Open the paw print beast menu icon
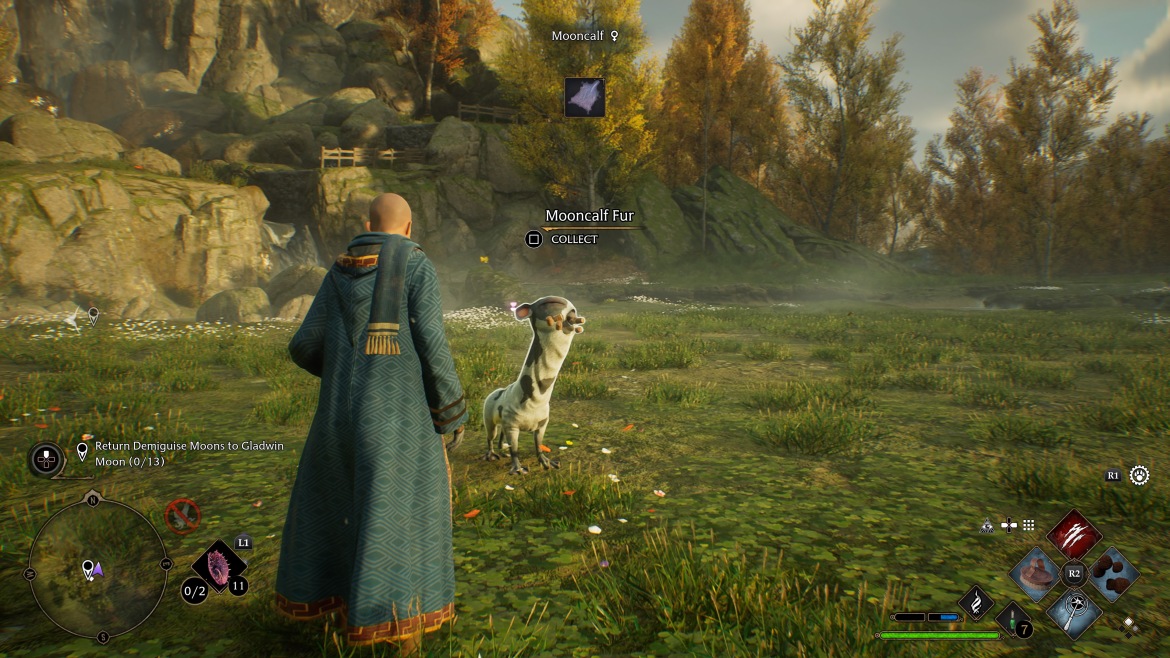The image size is (1170, 658). point(1139,475)
